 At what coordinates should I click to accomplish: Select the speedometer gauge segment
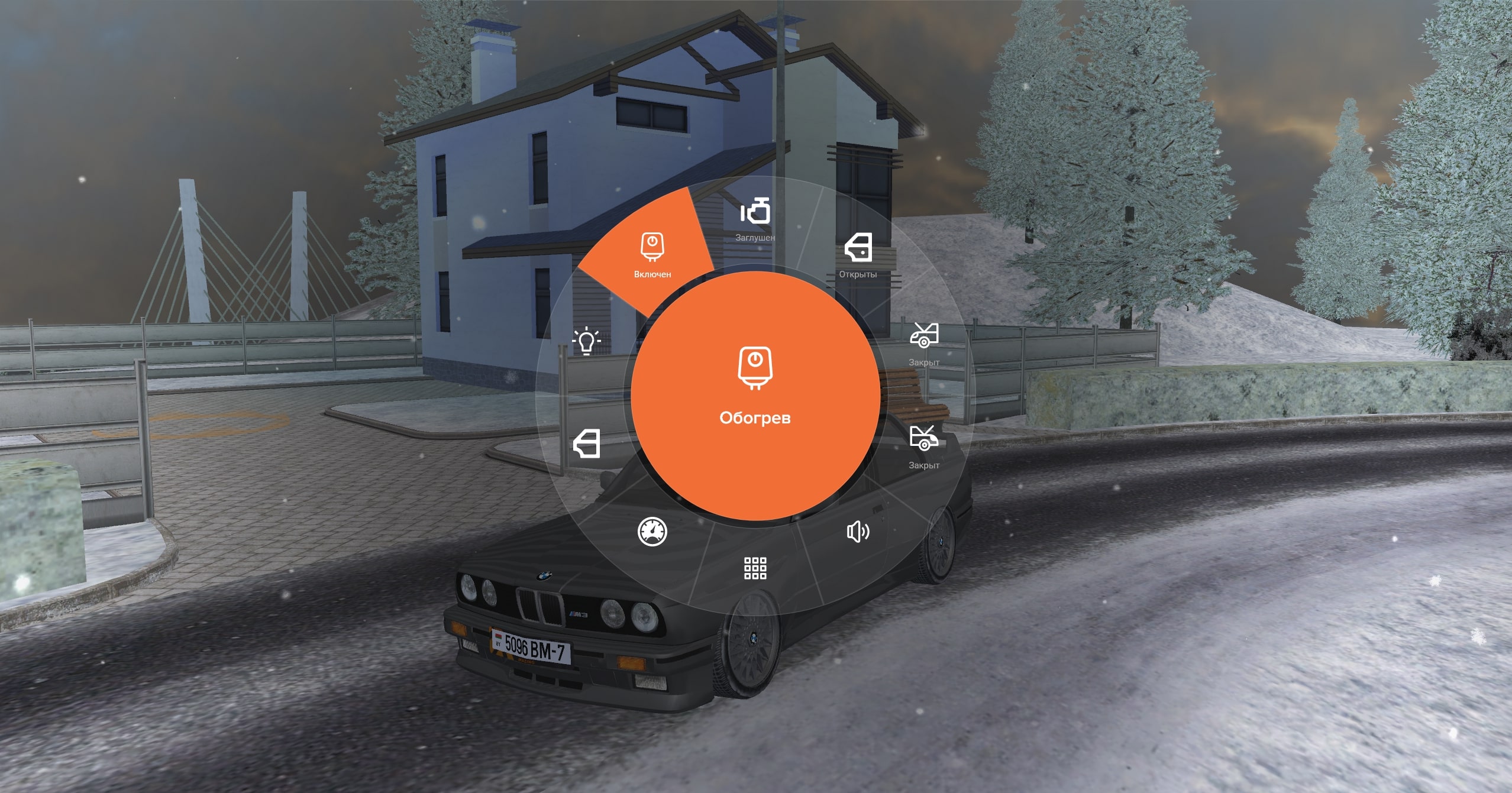pyautogui.click(x=652, y=532)
